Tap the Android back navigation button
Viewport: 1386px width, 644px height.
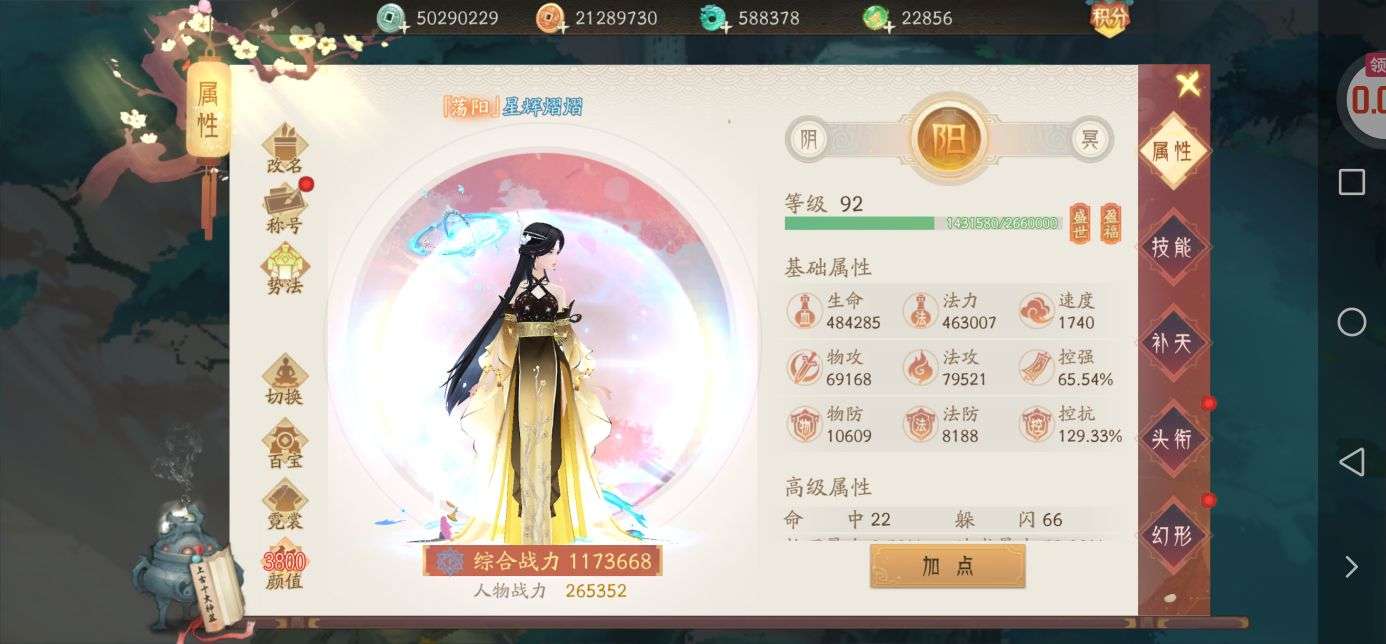(1351, 462)
